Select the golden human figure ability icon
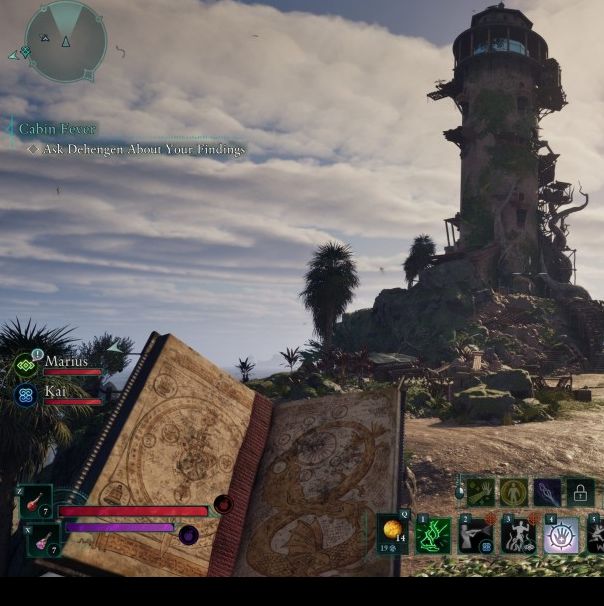The height and width of the screenshot is (606, 604). 514,492
